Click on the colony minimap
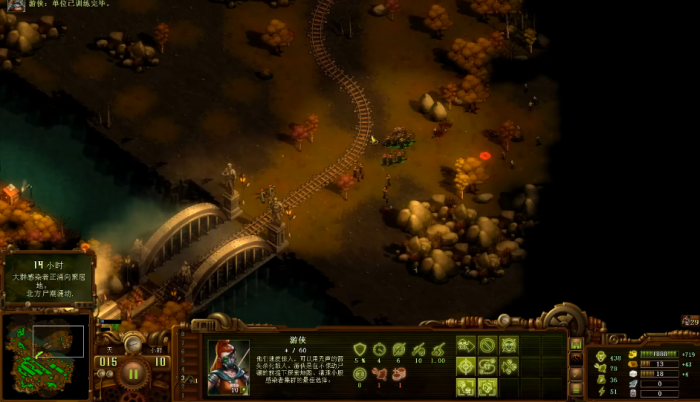700x402 pixels. click(45, 343)
